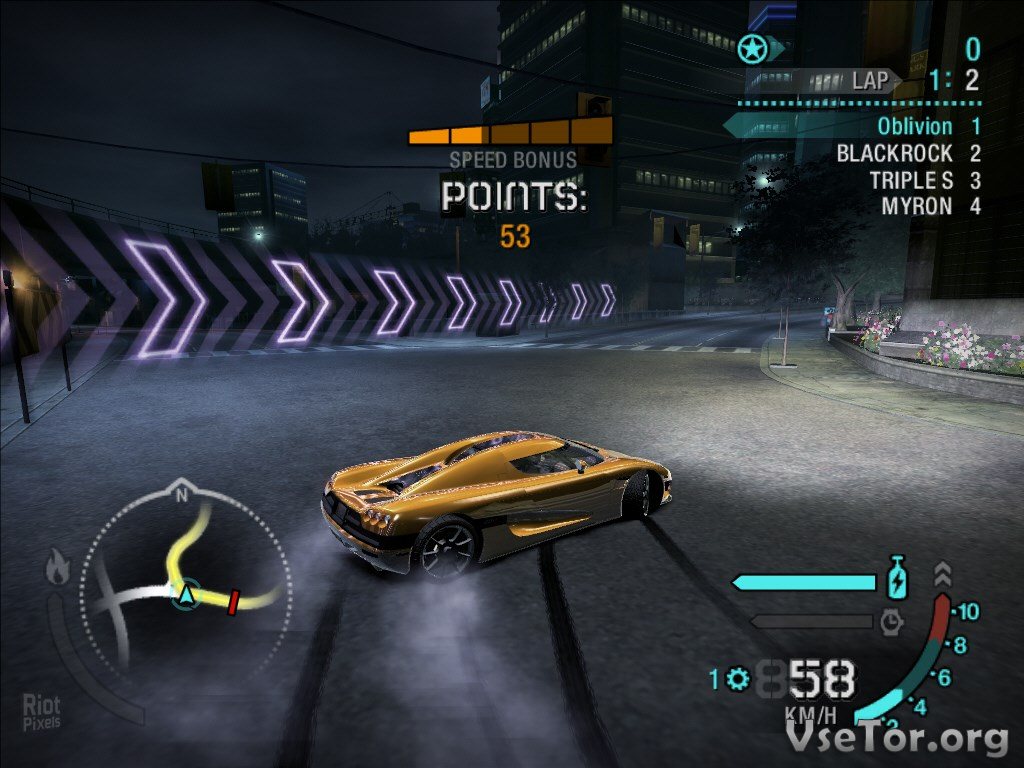Image resolution: width=1024 pixels, height=768 pixels.
Task: Select MYRON in the racer list
Action: (x=916, y=206)
